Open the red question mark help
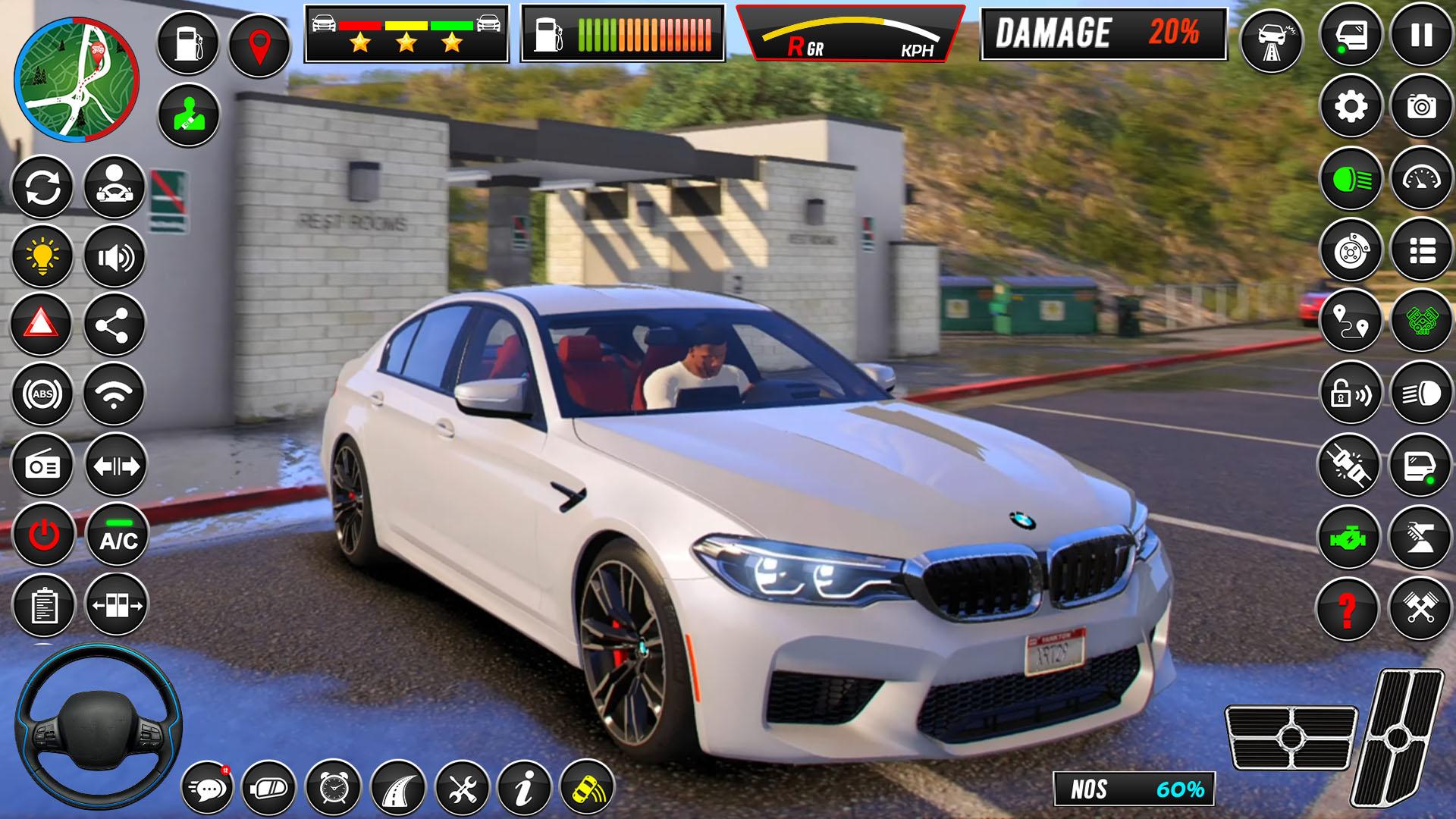1456x819 pixels. (x=1348, y=607)
